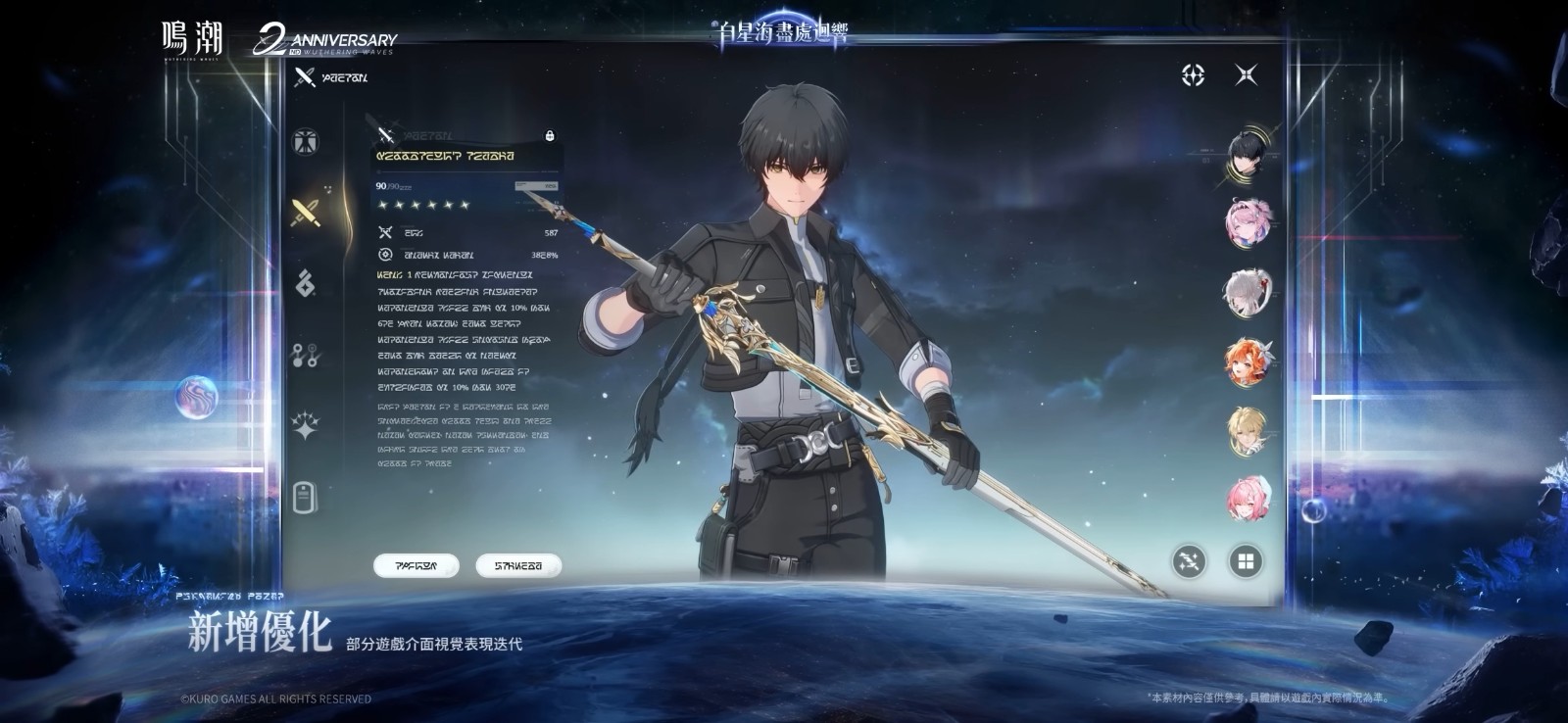Image resolution: width=1568 pixels, height=723 pixels.
Task: Open the four-point star sparkle tab
Action: (306, 426)
